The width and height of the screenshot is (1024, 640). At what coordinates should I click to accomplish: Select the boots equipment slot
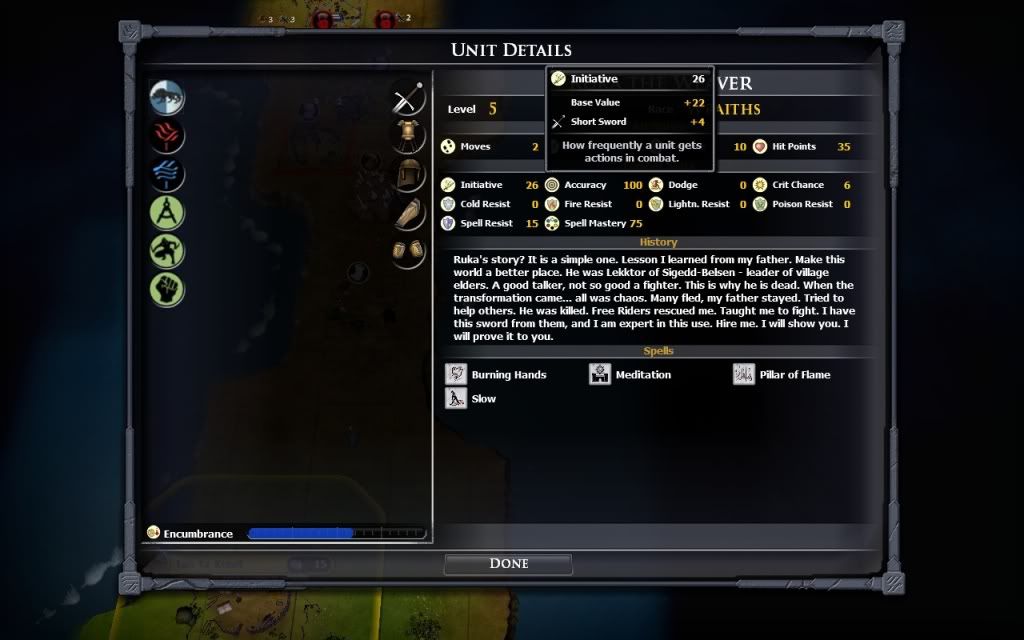(408, 251)
